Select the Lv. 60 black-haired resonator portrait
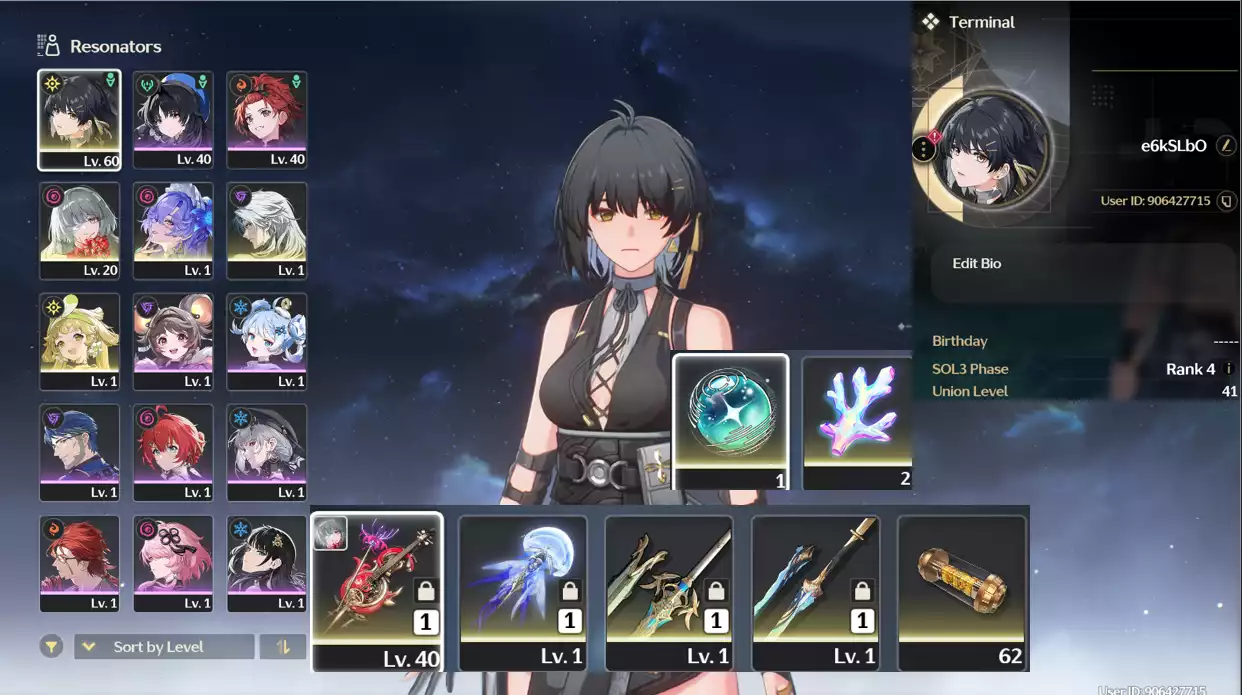Screen dimensions: 1242x695 (79, 120)
